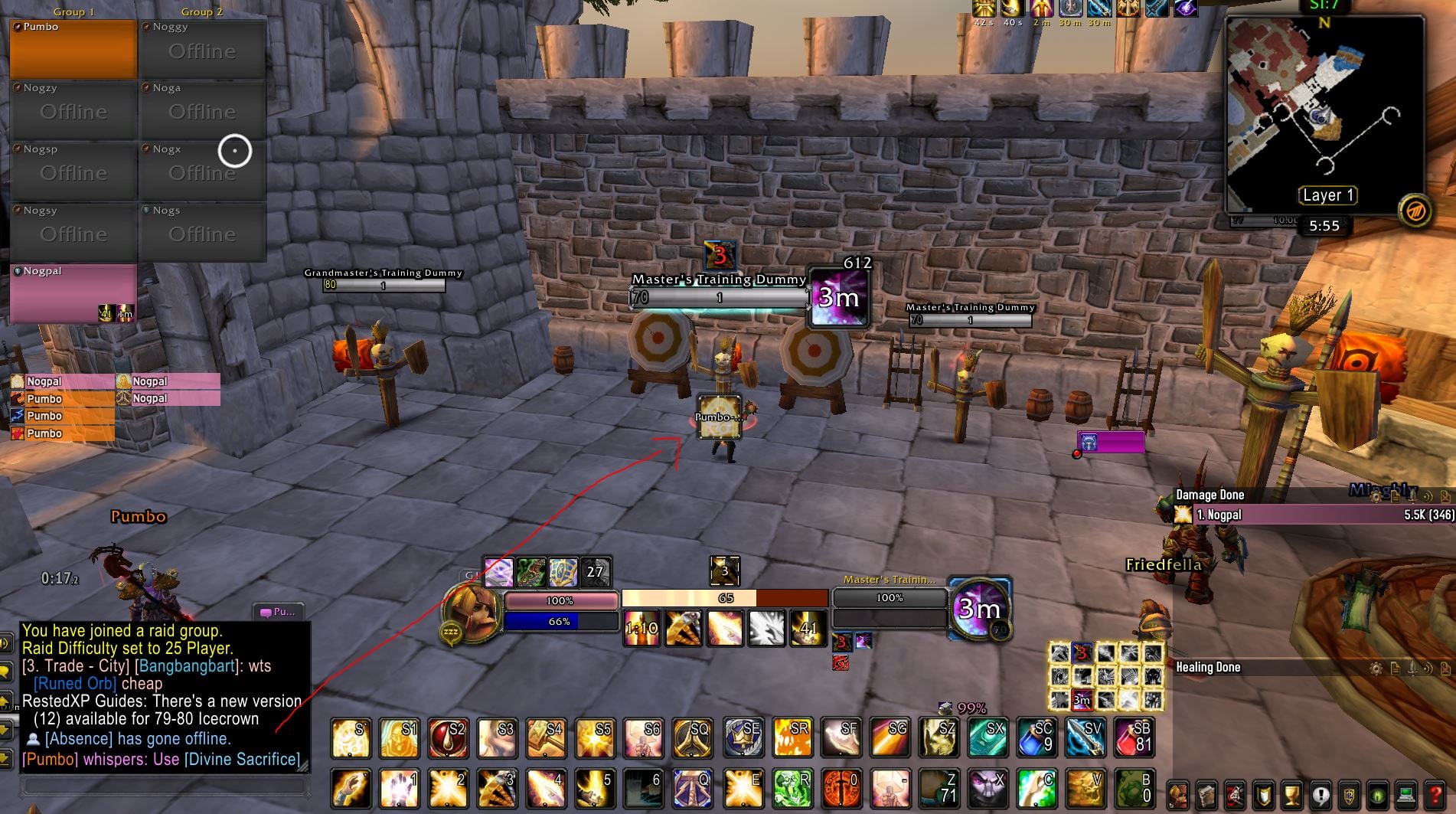Viewport: 1456px width, 814px height.
Task: Open the achievements gold chalice micro button
Action: [x=1291, y=796]
